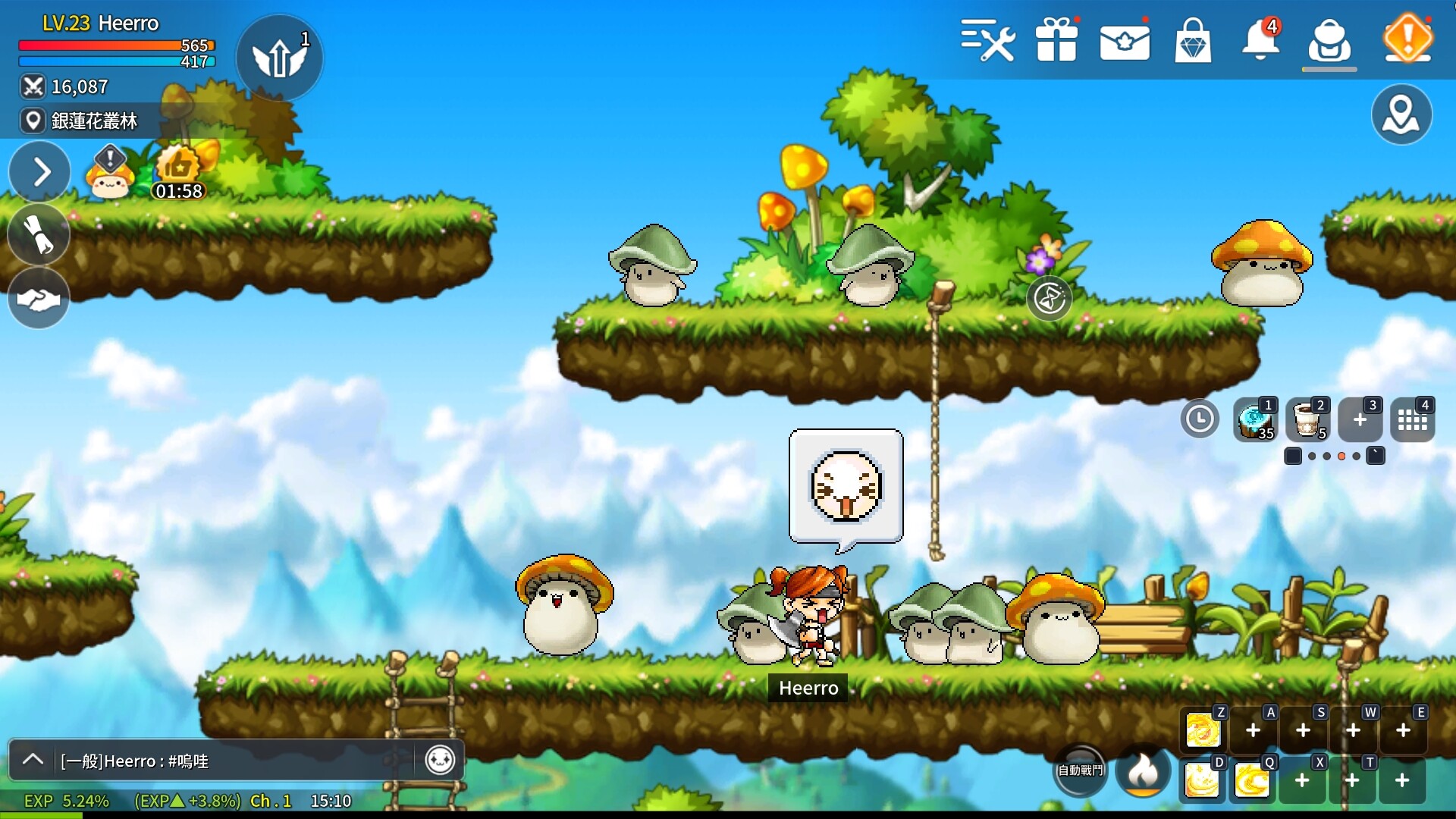This screenshot has width=1456, height=819.
Task: Use the cup potion in quick slot 2
Action: tap(1307, 419)
